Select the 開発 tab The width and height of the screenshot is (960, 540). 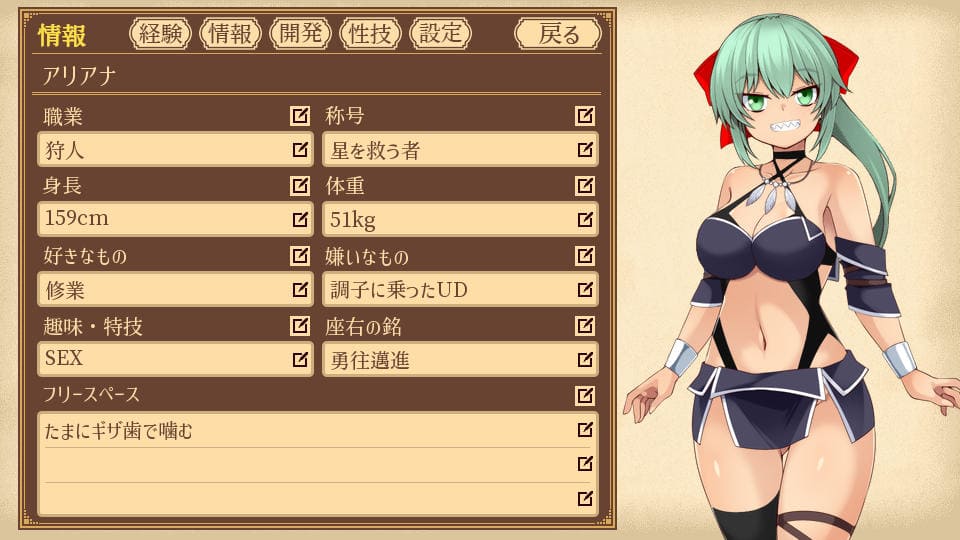coord(300,34)
